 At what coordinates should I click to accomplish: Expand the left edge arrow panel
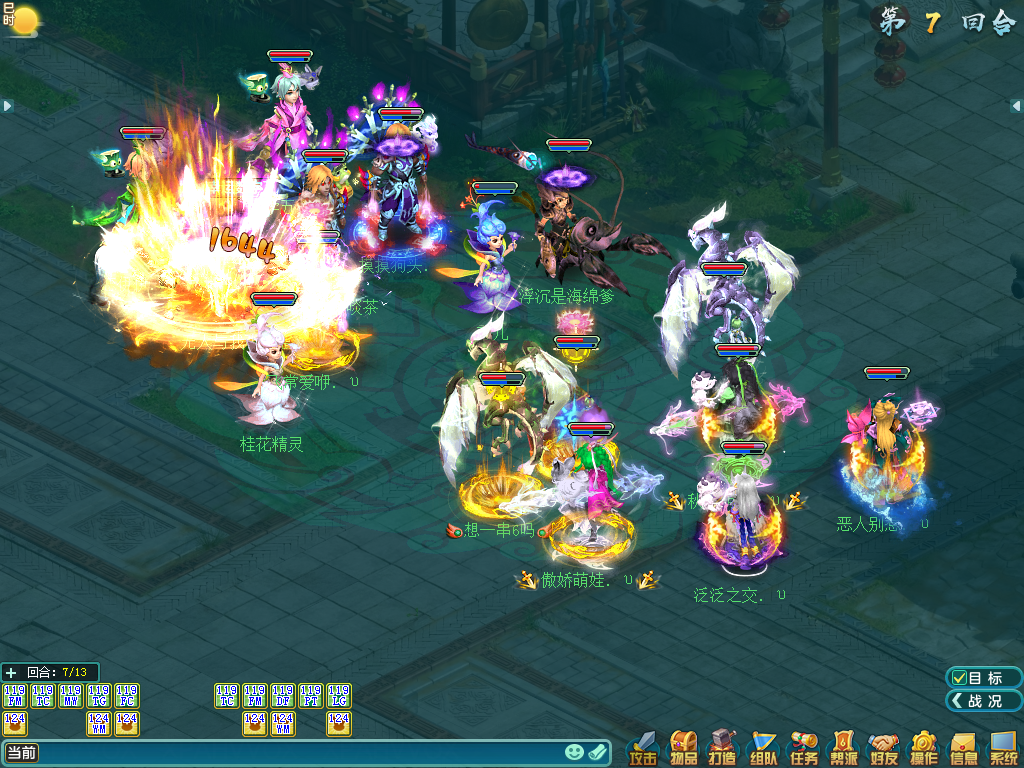coord(6,106)
